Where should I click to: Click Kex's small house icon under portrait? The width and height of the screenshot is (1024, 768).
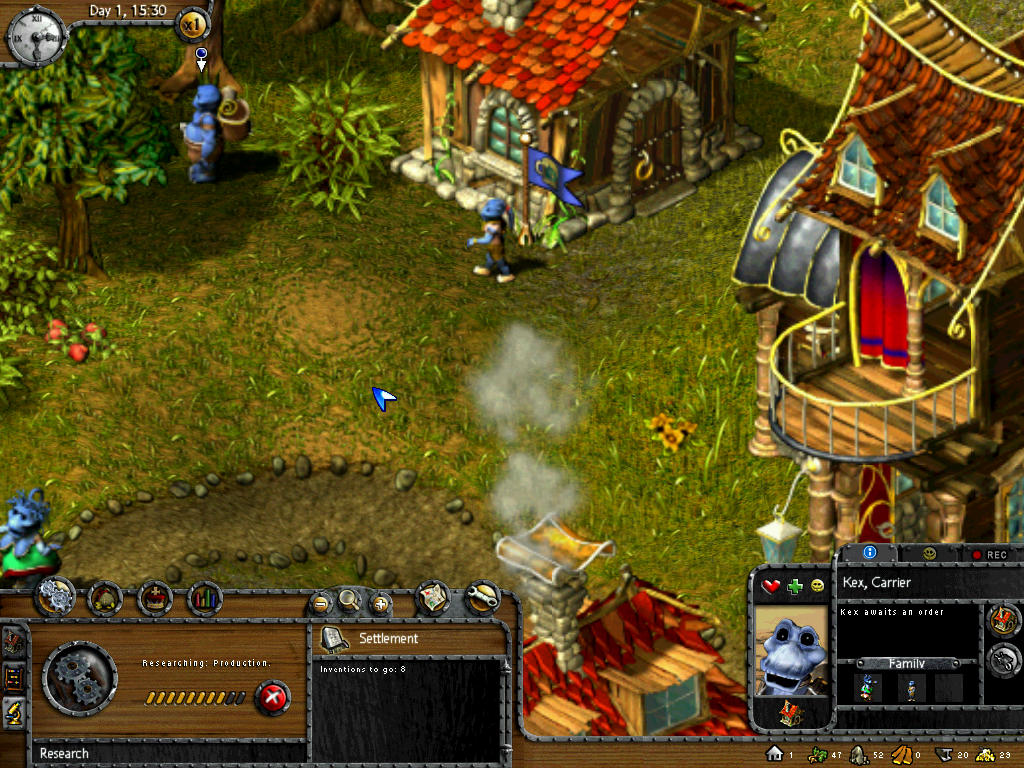tap(790, 713)
